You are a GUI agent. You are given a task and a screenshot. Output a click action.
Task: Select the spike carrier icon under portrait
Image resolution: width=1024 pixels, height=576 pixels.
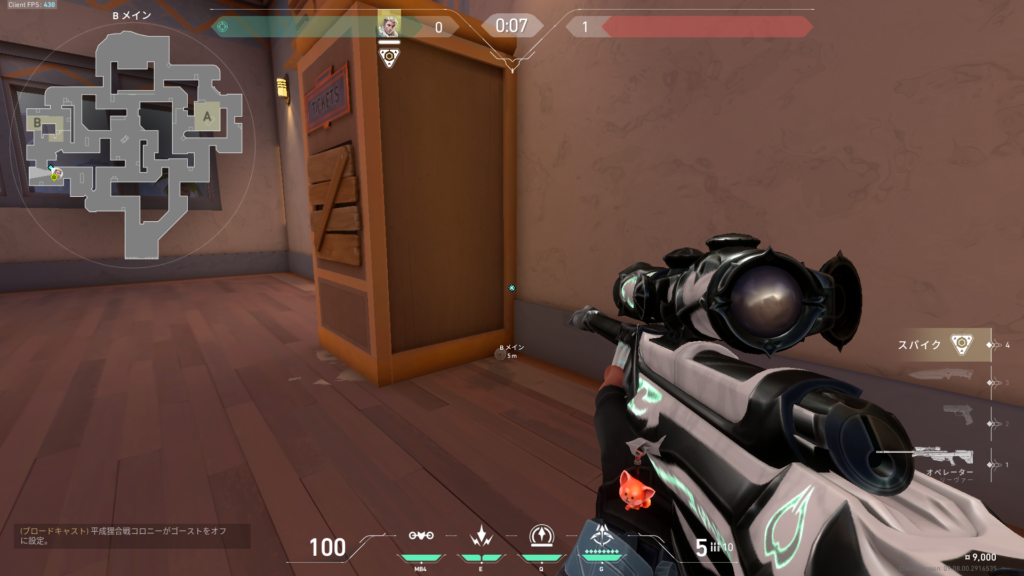(389, 57)
